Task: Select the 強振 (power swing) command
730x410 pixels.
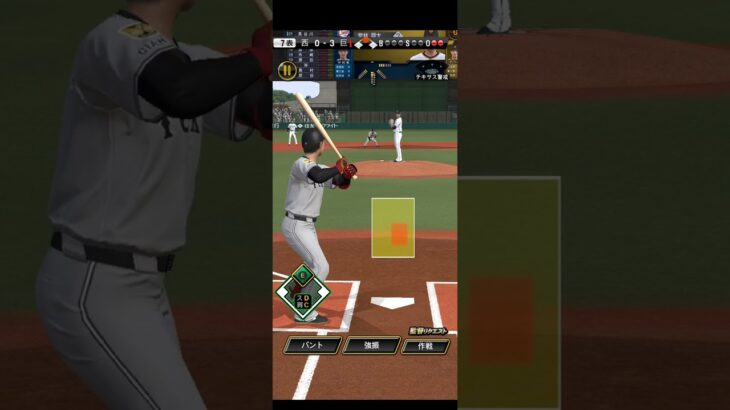Action: tap(371, 345)
